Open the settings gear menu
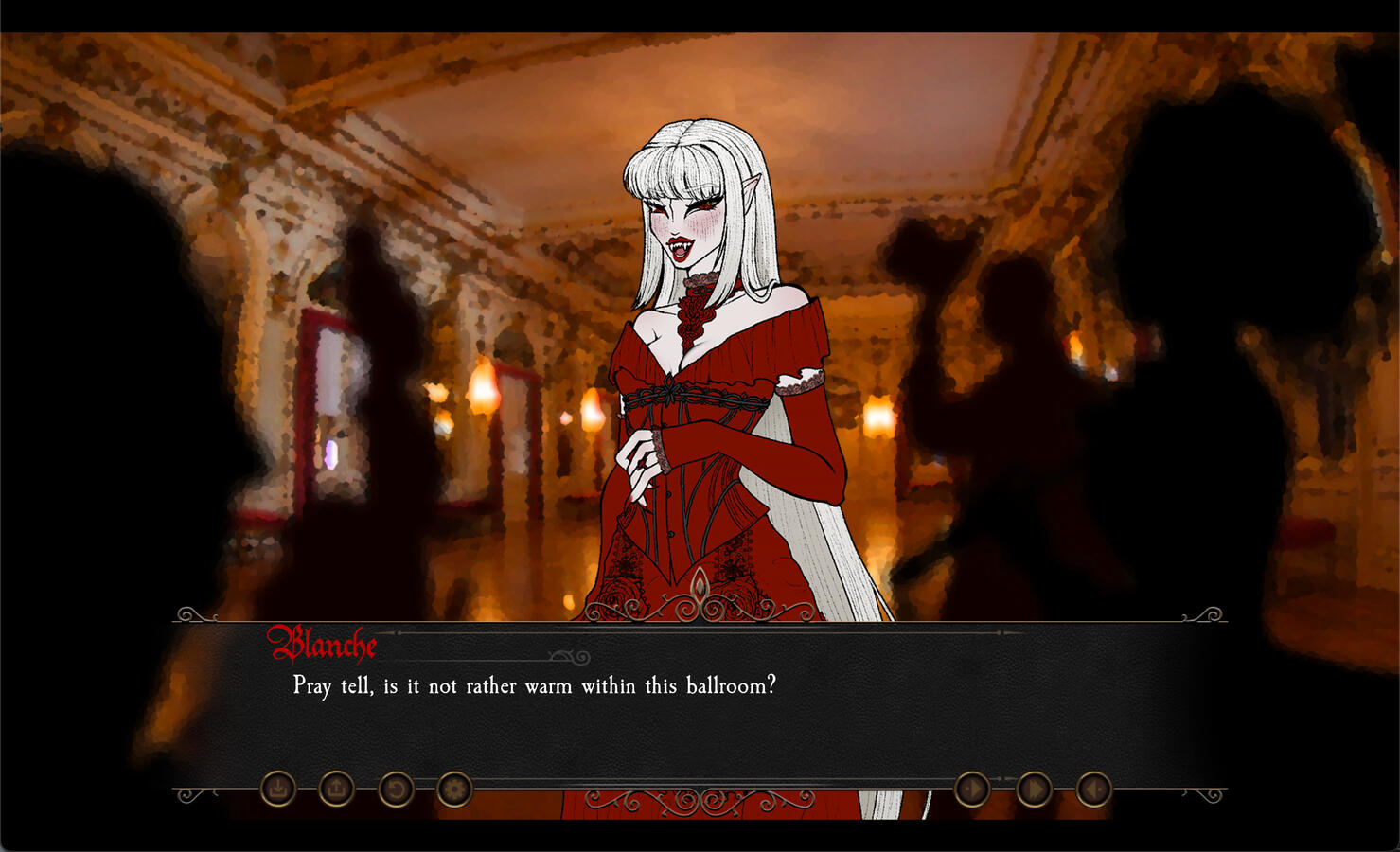The image size is (1400, 852). tap(453, 787)
